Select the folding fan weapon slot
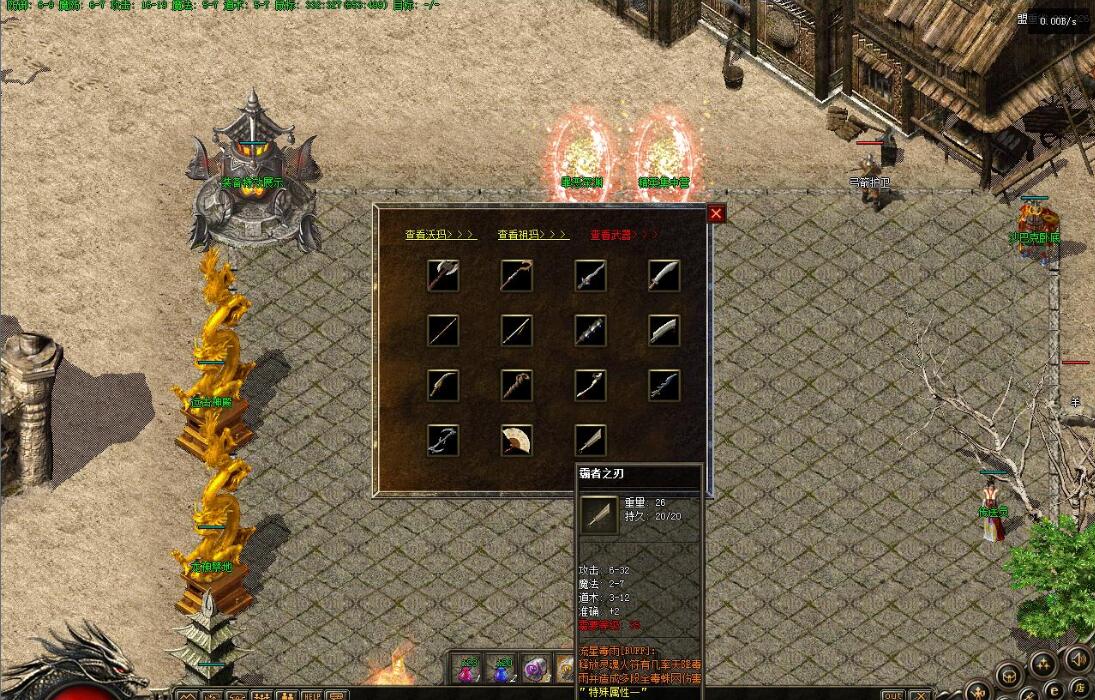Image resolution: width=1095 pixels, height=700 pixels. pyautogui.click(x=517, y=440)
